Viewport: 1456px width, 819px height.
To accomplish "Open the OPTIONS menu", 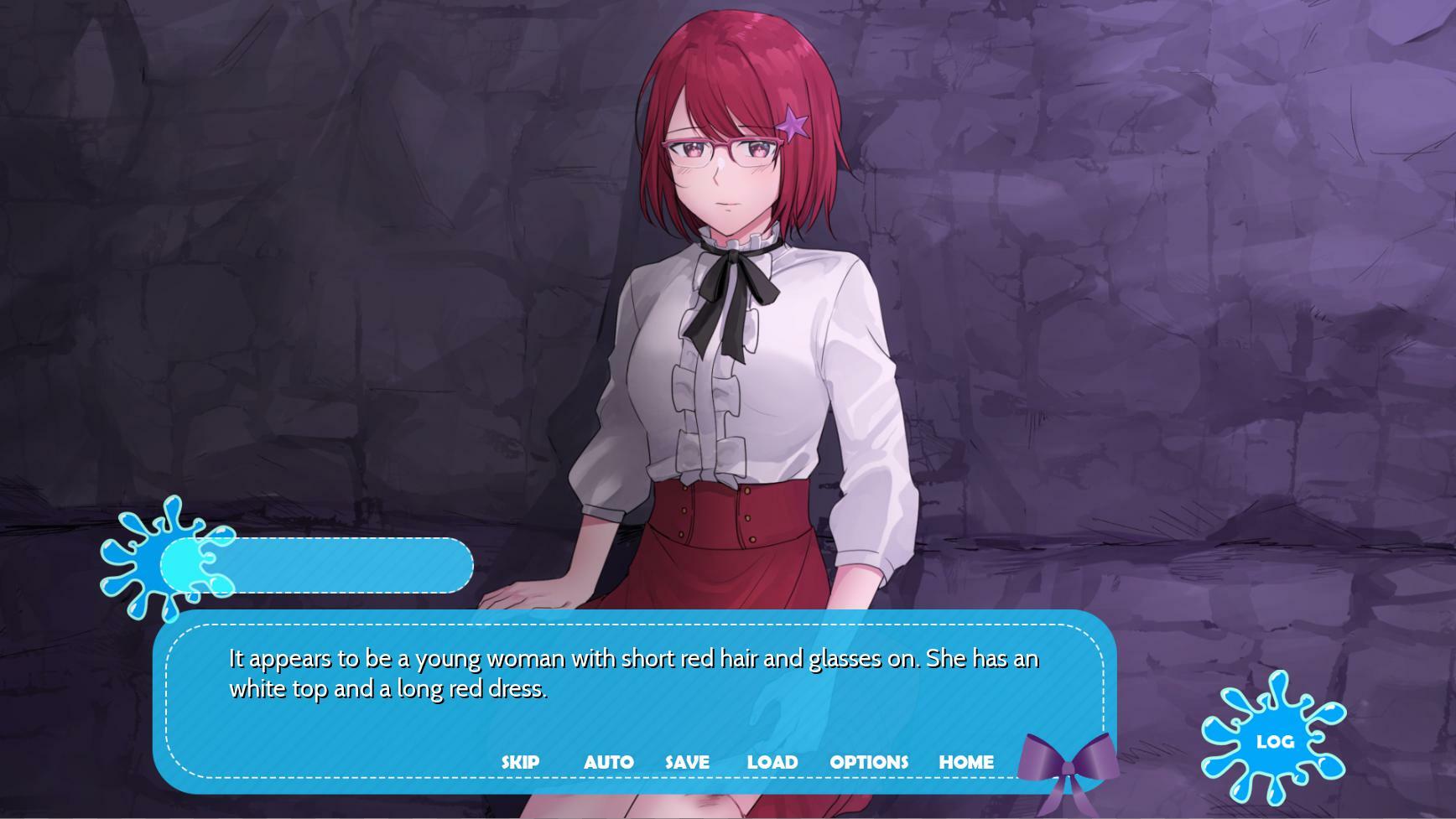I will 869,762.
